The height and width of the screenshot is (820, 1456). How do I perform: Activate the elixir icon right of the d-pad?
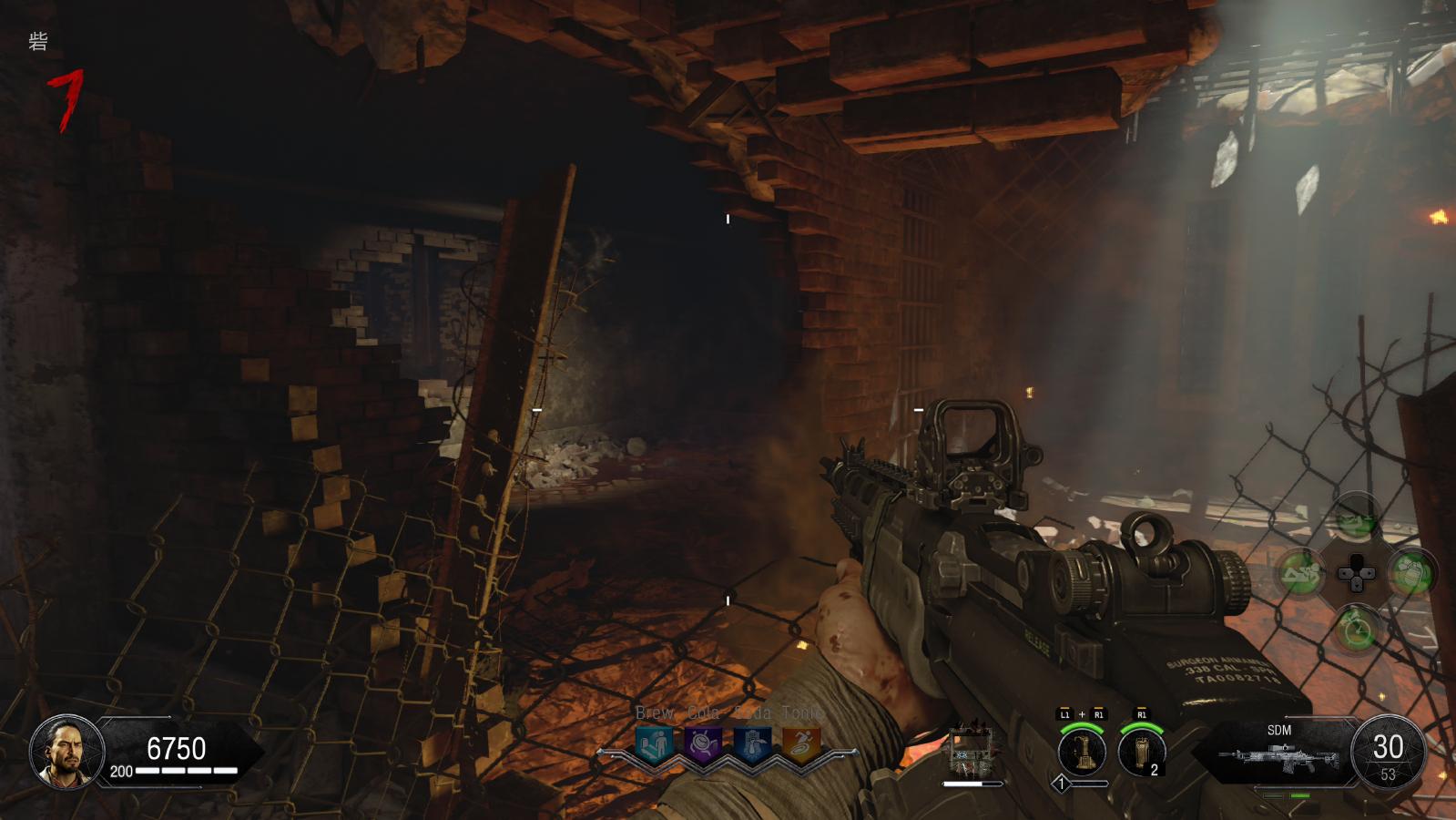[x=1411, y=573]
